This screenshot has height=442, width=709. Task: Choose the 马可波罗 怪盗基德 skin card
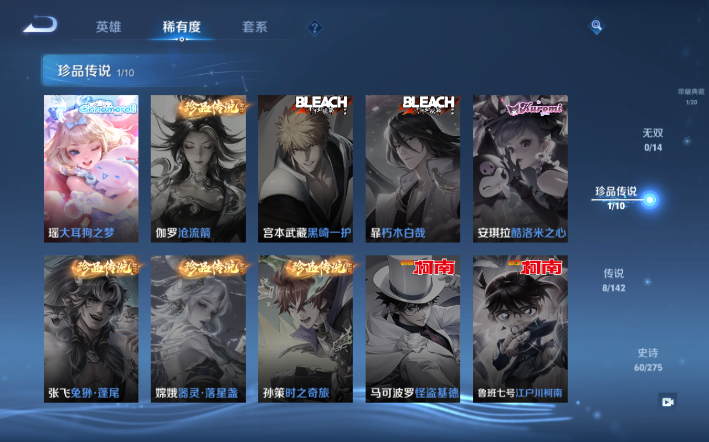(x=412, y=329)
